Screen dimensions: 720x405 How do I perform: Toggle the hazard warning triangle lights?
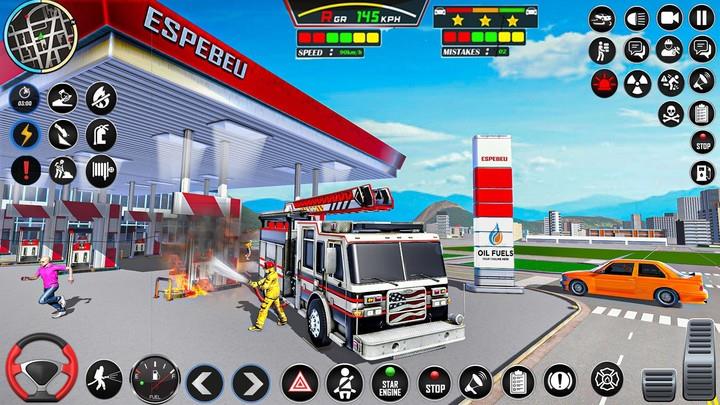pos(299,382)
